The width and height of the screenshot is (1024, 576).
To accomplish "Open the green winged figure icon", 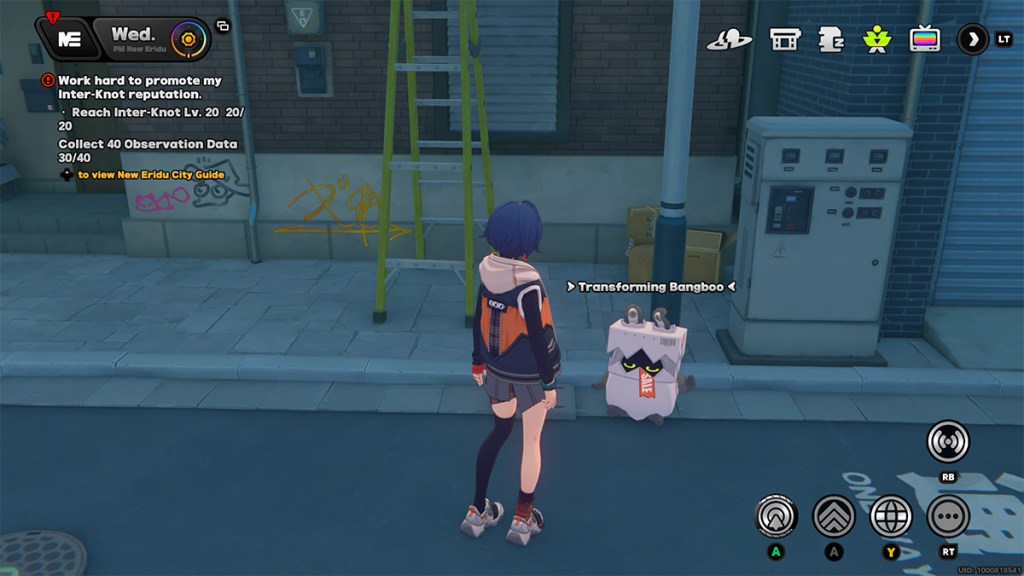I will coord(877,39).
